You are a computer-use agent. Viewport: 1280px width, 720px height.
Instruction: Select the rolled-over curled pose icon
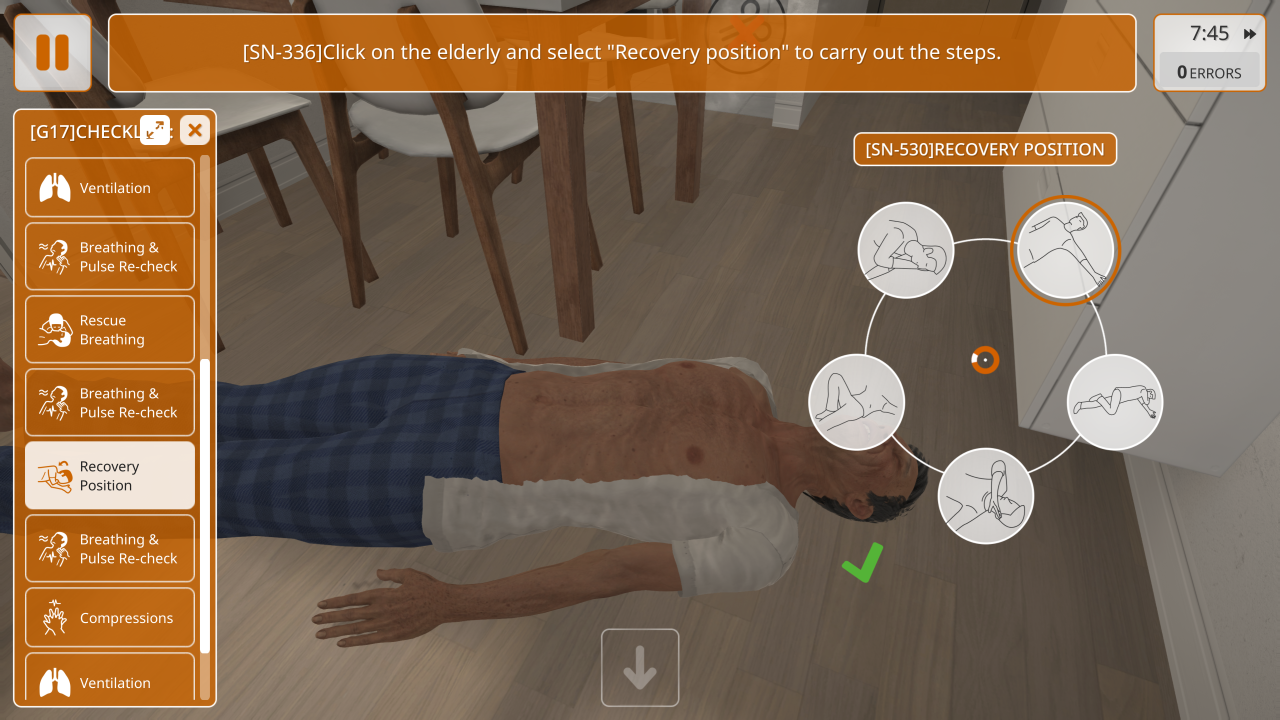[x=906, y=250]
